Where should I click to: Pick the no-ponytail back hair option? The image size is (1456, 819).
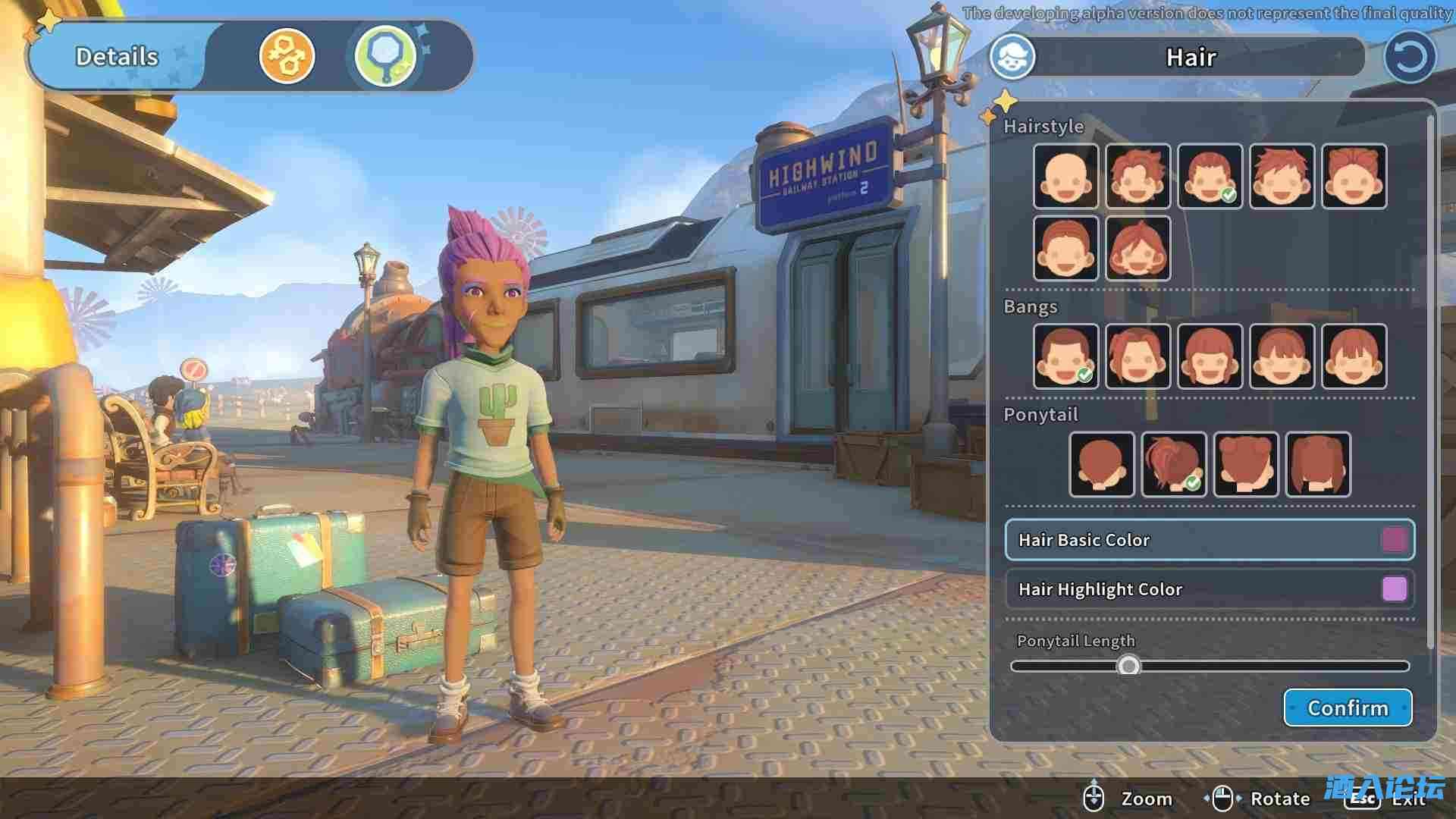[1101, 464]
